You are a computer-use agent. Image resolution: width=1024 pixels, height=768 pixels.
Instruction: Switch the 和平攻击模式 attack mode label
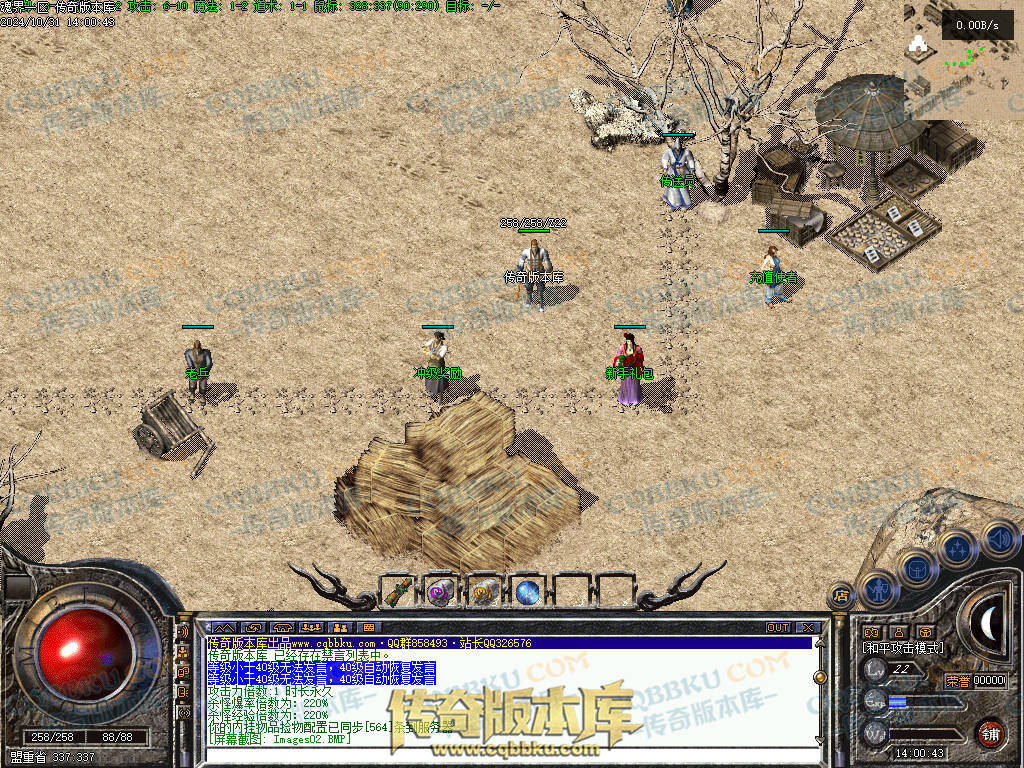pos(903,648)
